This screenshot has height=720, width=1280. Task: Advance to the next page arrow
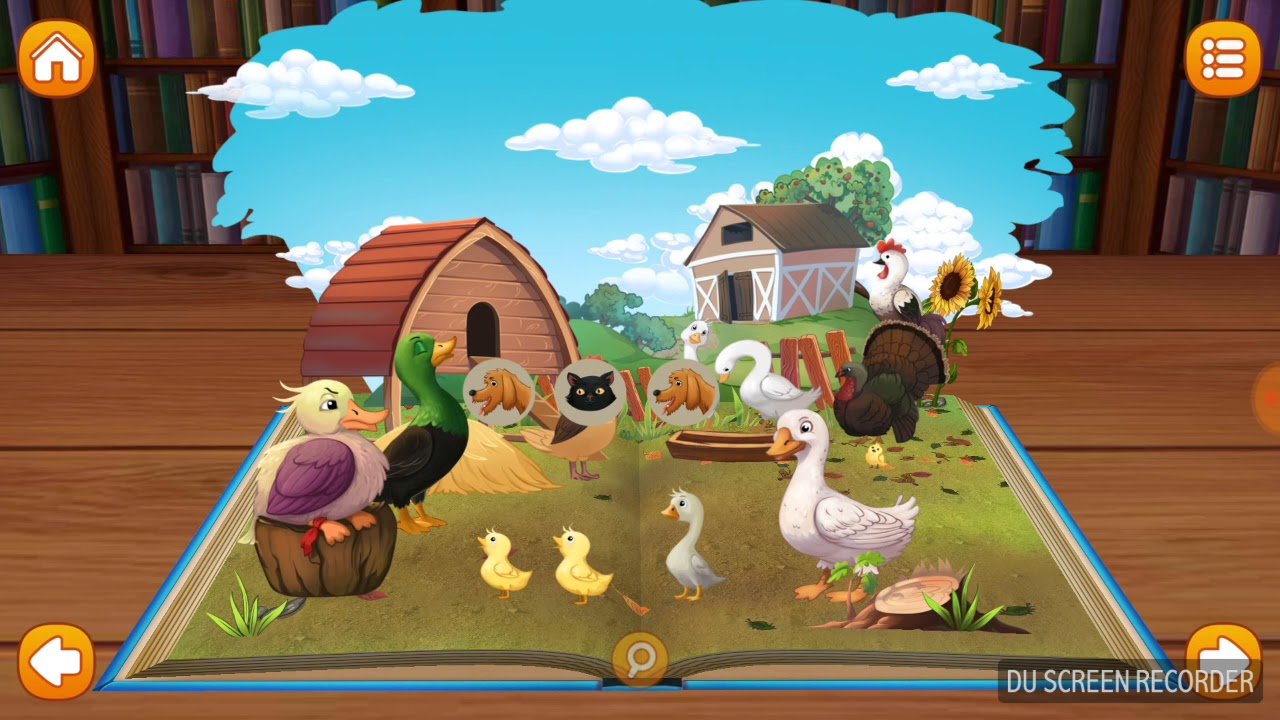click(1222, 657)
